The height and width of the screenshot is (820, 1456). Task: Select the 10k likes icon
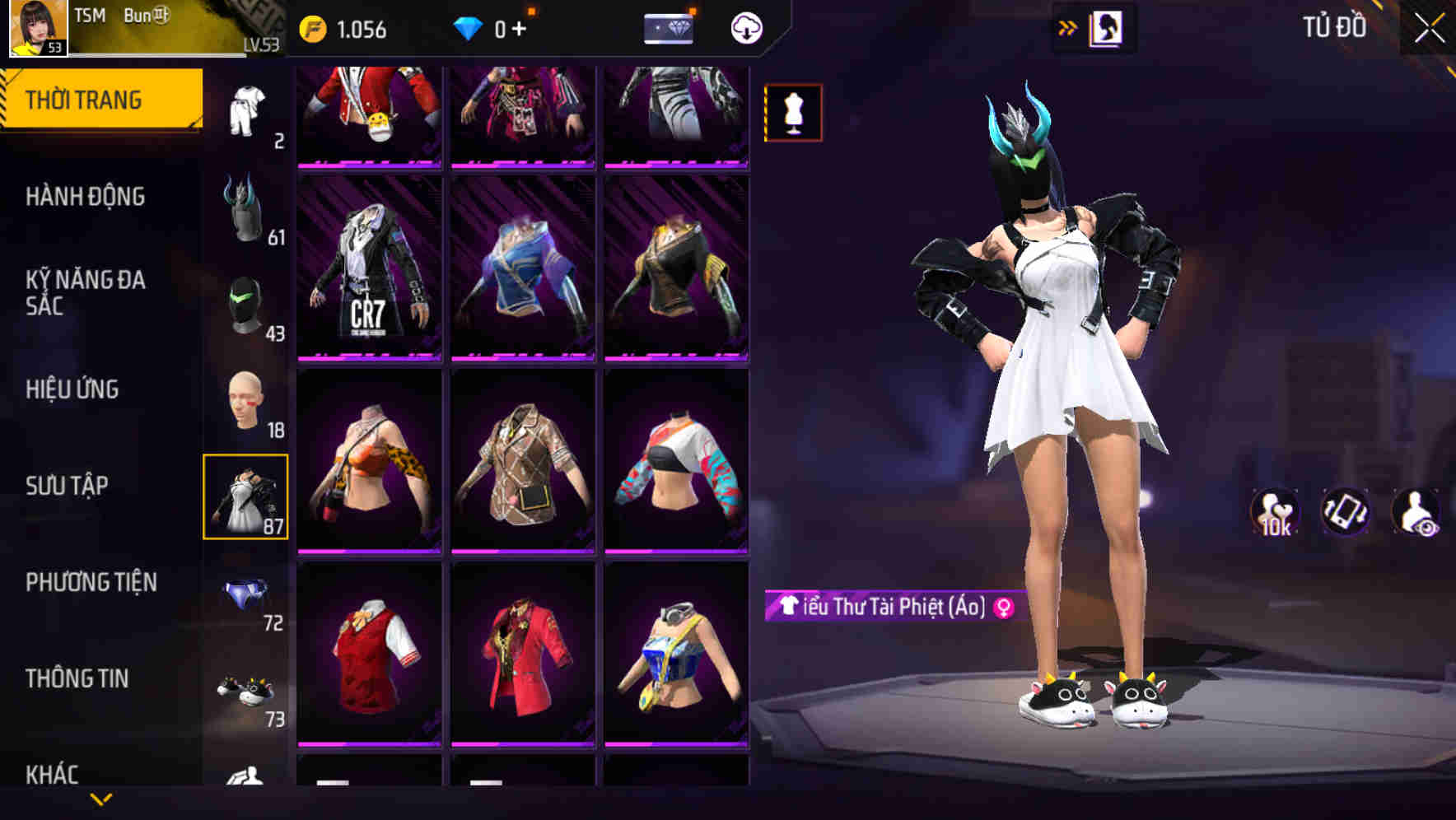[x=1275, y=512]
